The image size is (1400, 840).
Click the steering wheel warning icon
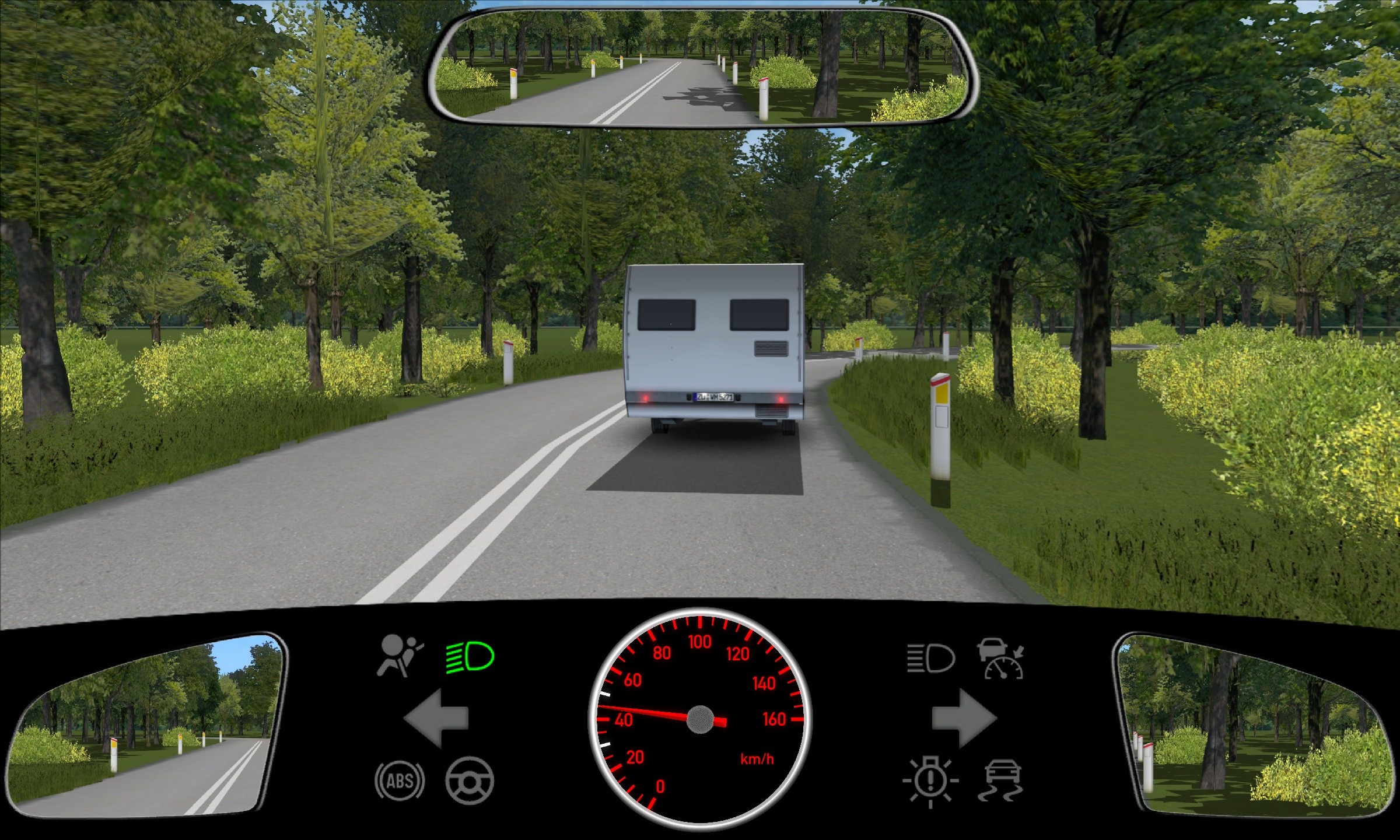click(x=470, y=780)
